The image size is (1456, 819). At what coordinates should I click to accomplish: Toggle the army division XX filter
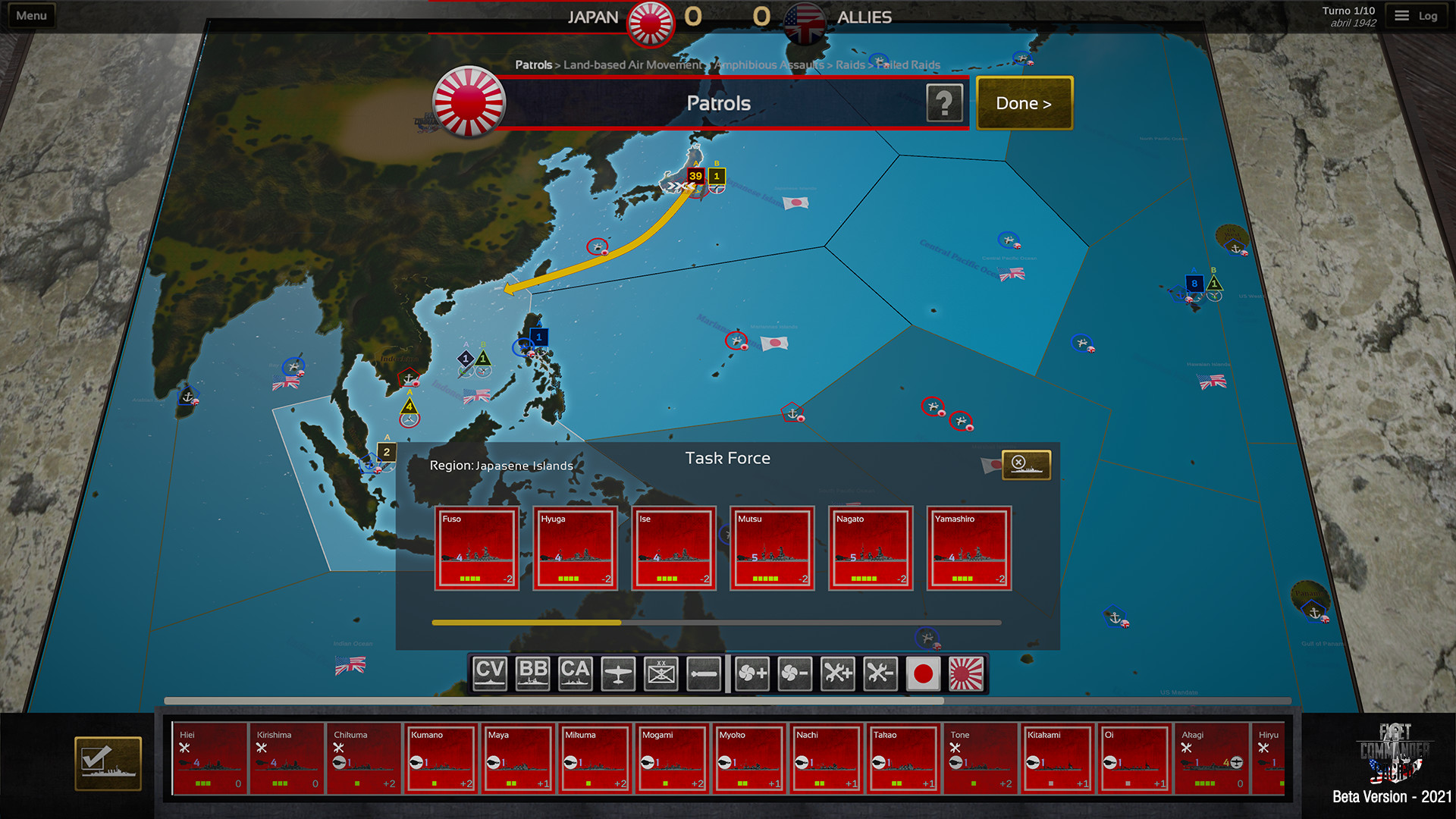(x=660, y=673)
